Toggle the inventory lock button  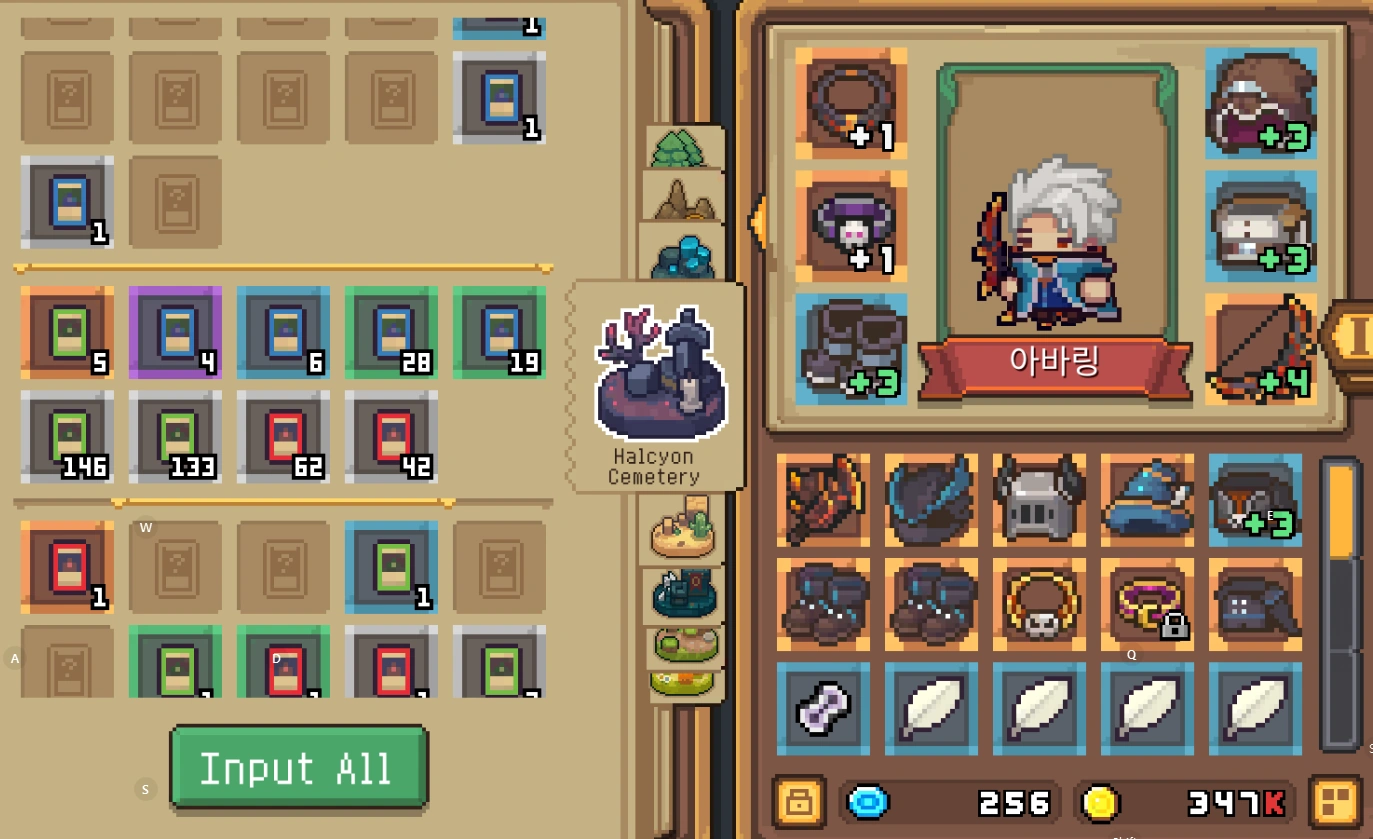[797, 801]
